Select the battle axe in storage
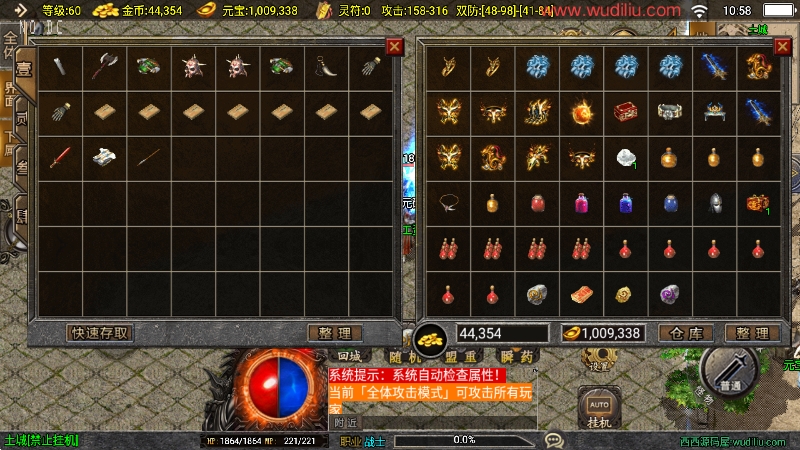 tap(104, 67)
